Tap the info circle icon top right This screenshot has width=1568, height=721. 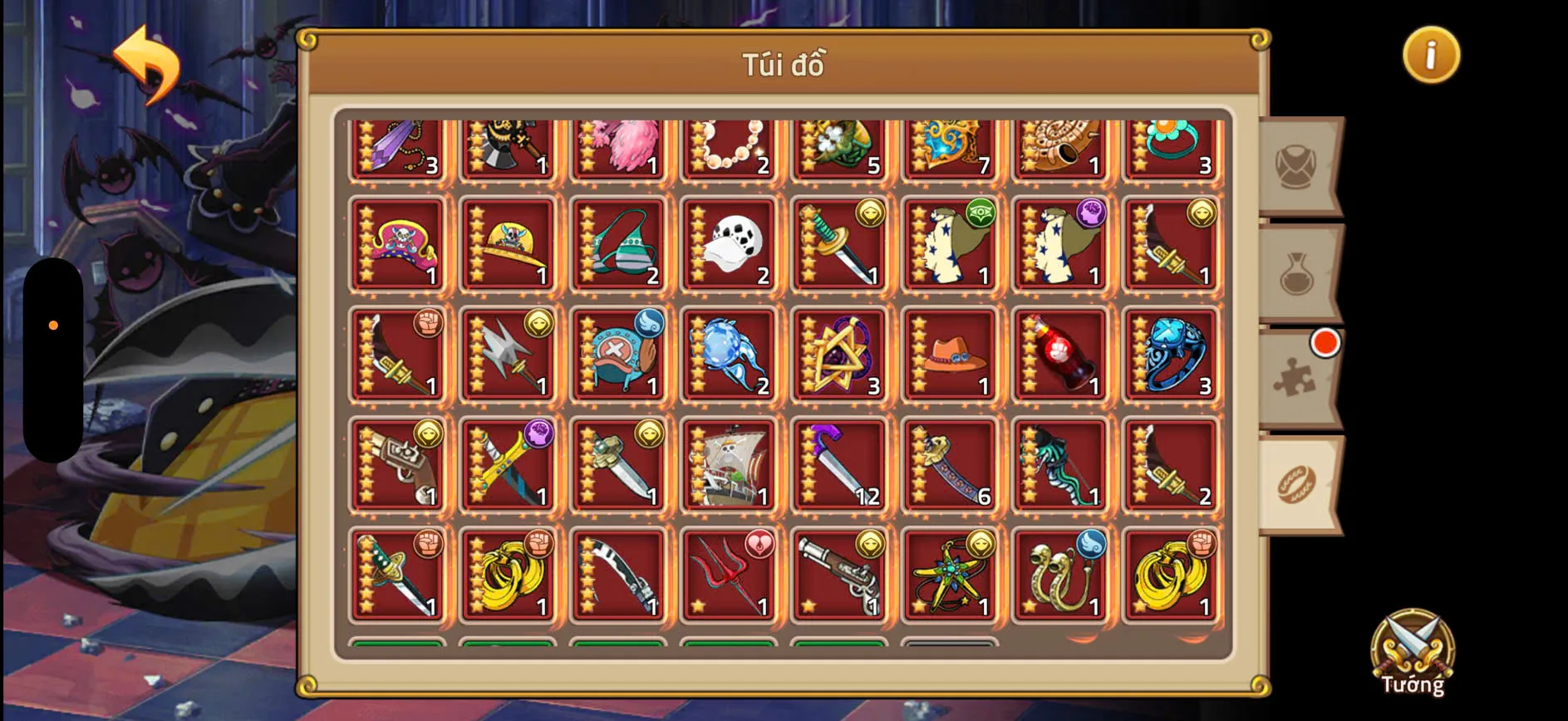click(1430, 55)
